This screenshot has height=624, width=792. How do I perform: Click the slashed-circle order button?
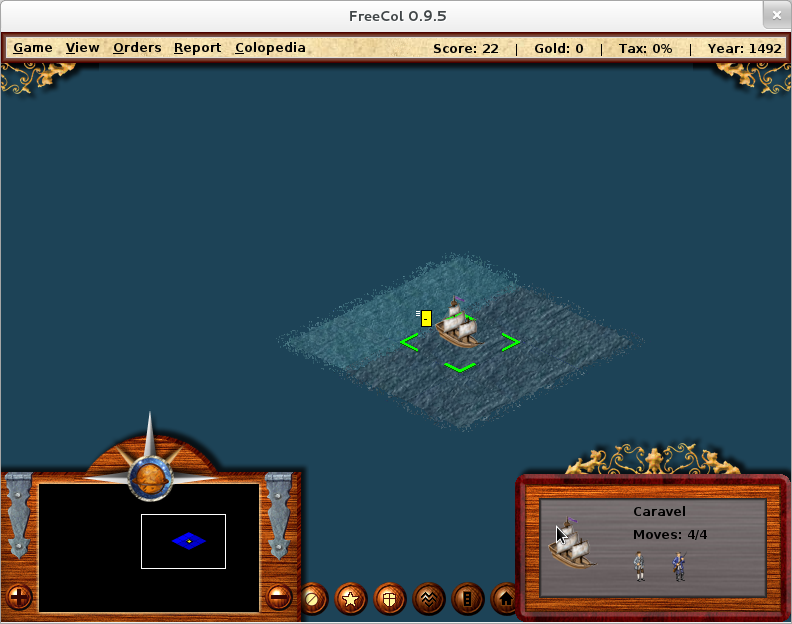click(313, 599)
